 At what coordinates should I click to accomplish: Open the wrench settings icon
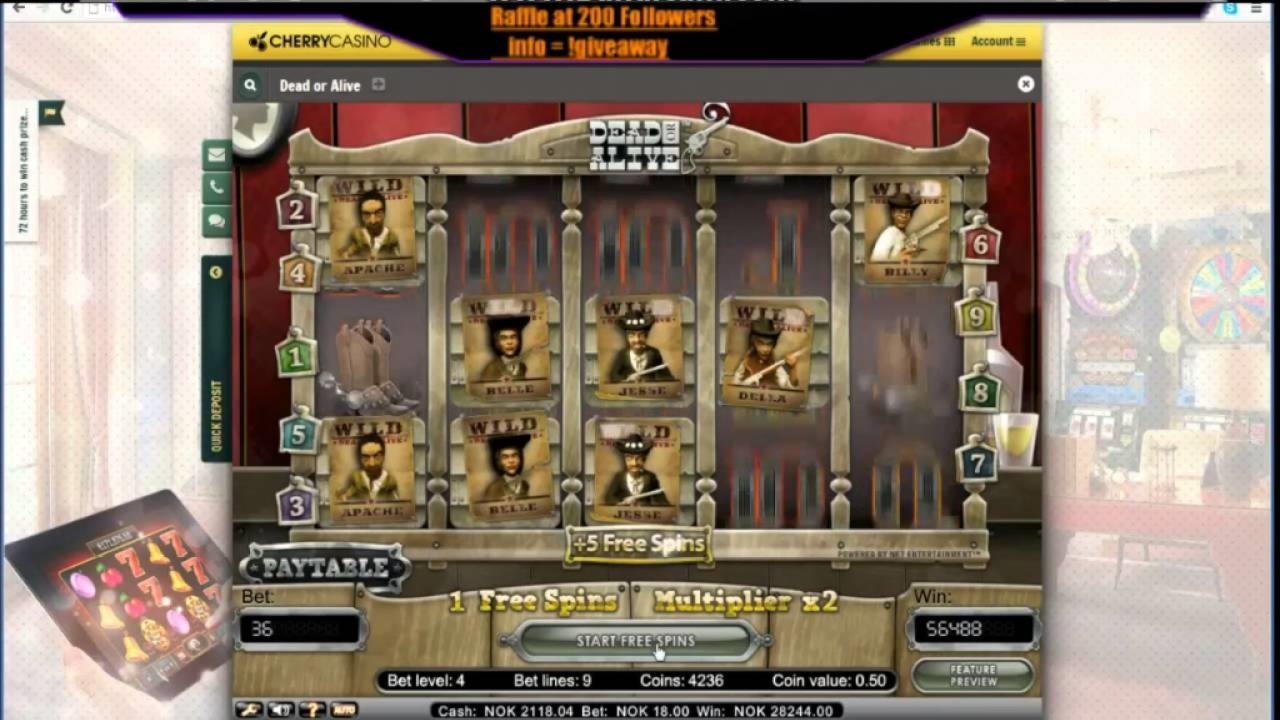coord(249,710)
